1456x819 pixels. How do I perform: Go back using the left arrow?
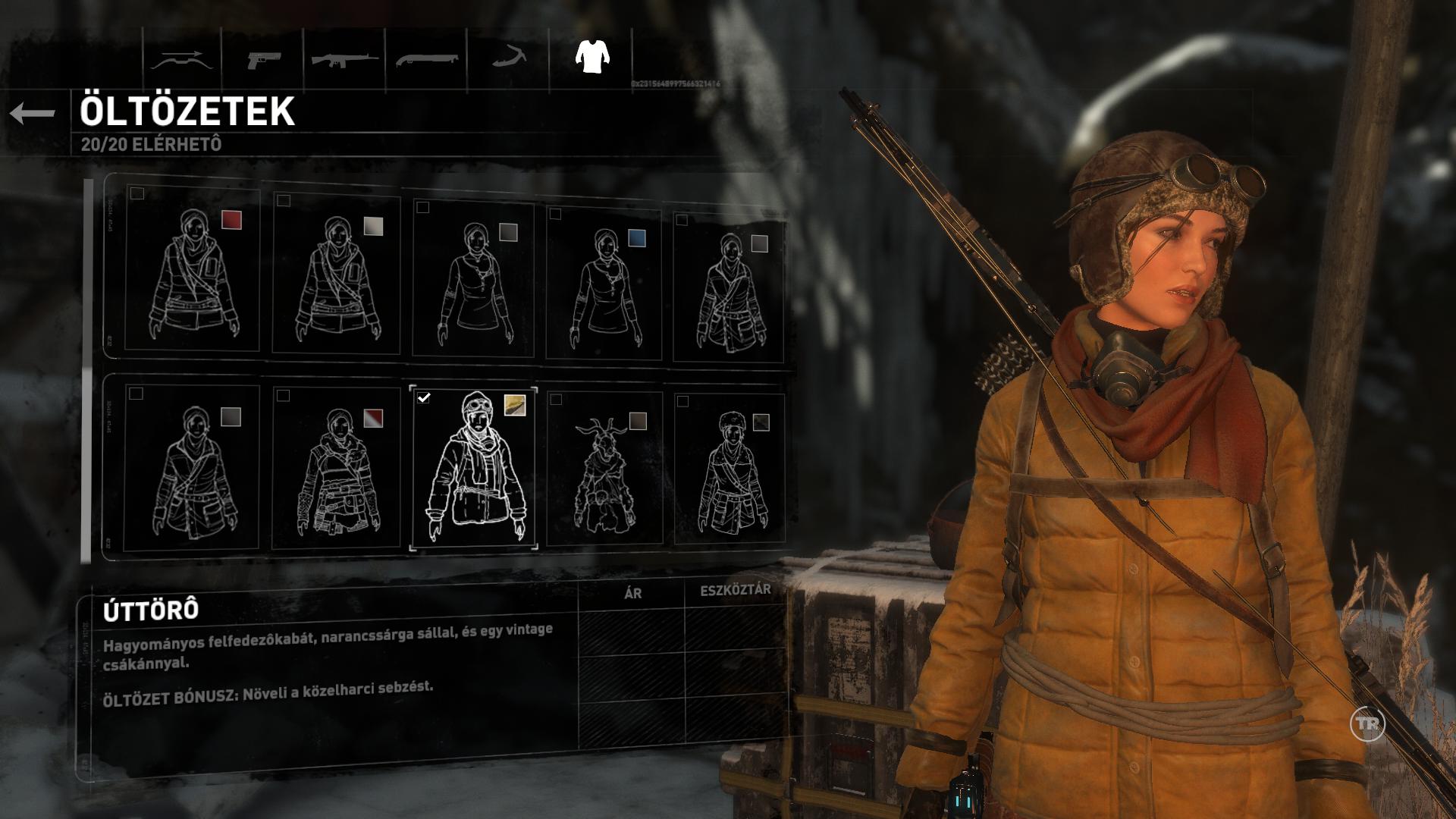tap(33, 114)
